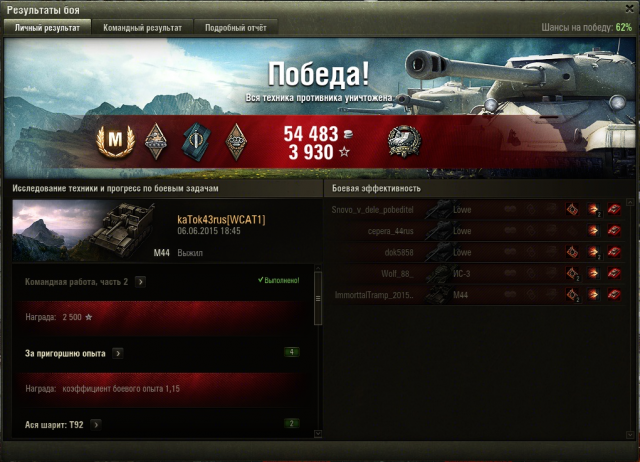Select the blue diamond medal icon

(x=194, y=140)
